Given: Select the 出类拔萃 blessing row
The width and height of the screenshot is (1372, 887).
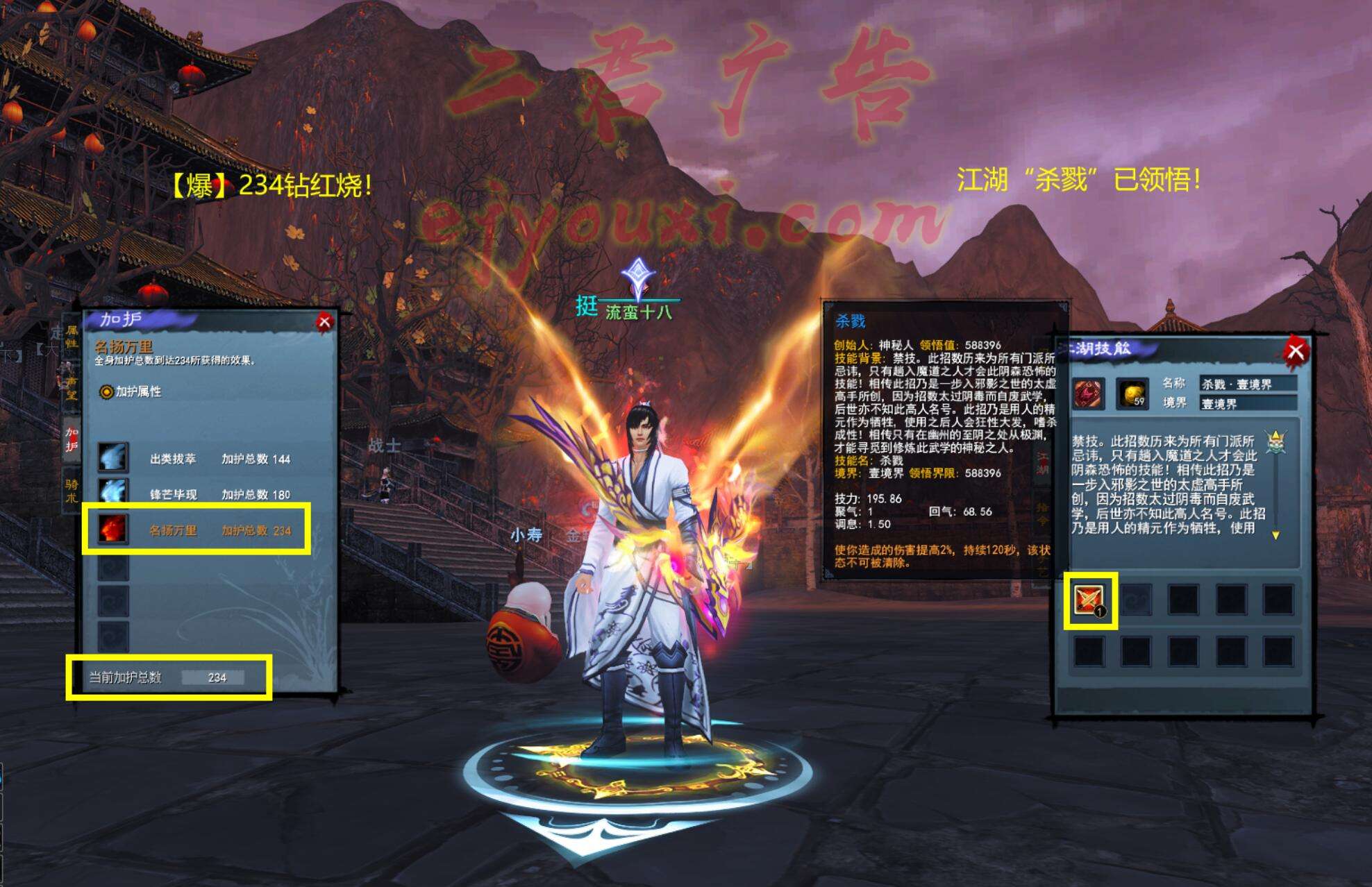Looking at the screenshot, I should (194, 459).
